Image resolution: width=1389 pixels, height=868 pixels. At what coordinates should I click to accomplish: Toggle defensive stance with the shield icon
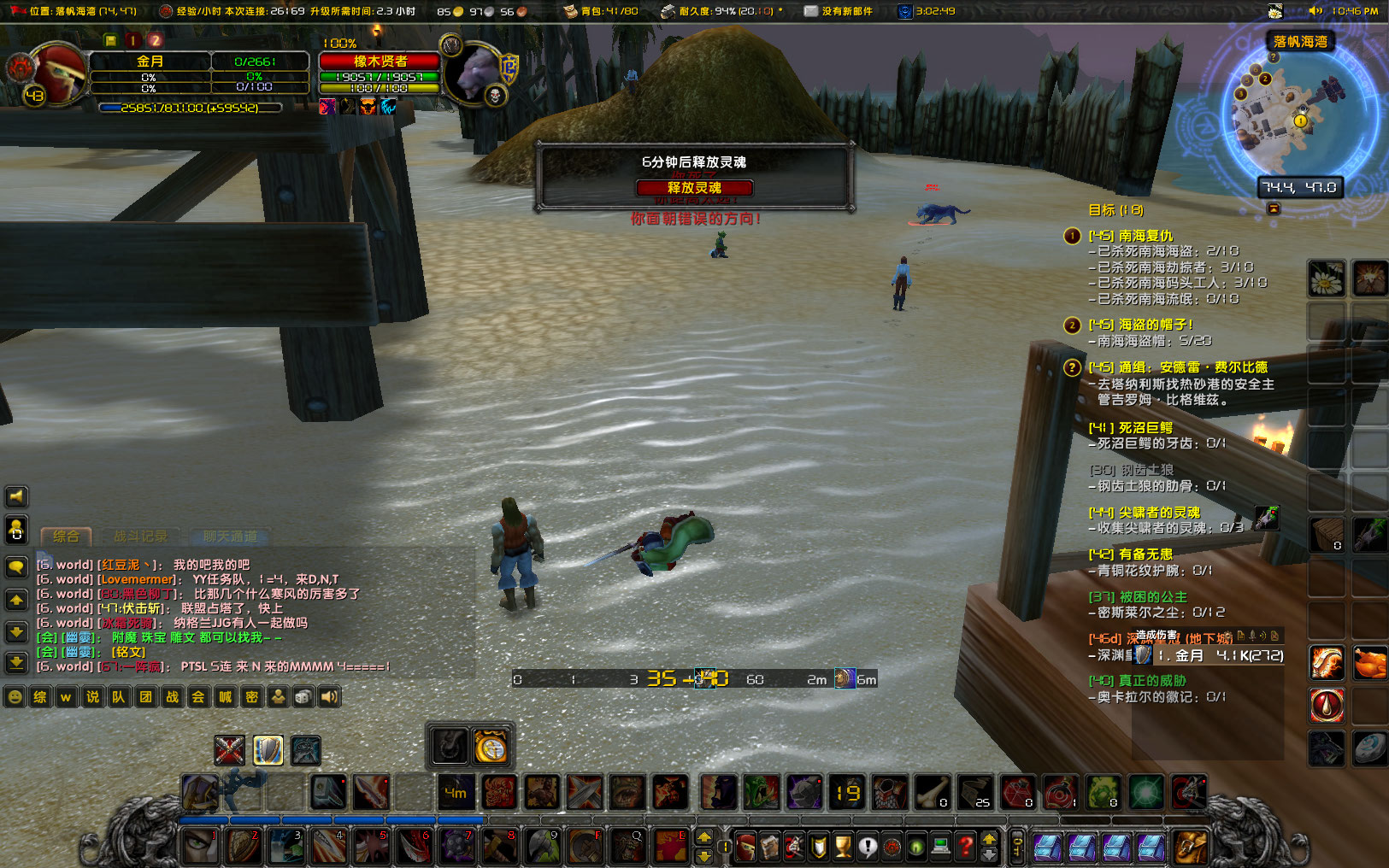pos(268,749)
